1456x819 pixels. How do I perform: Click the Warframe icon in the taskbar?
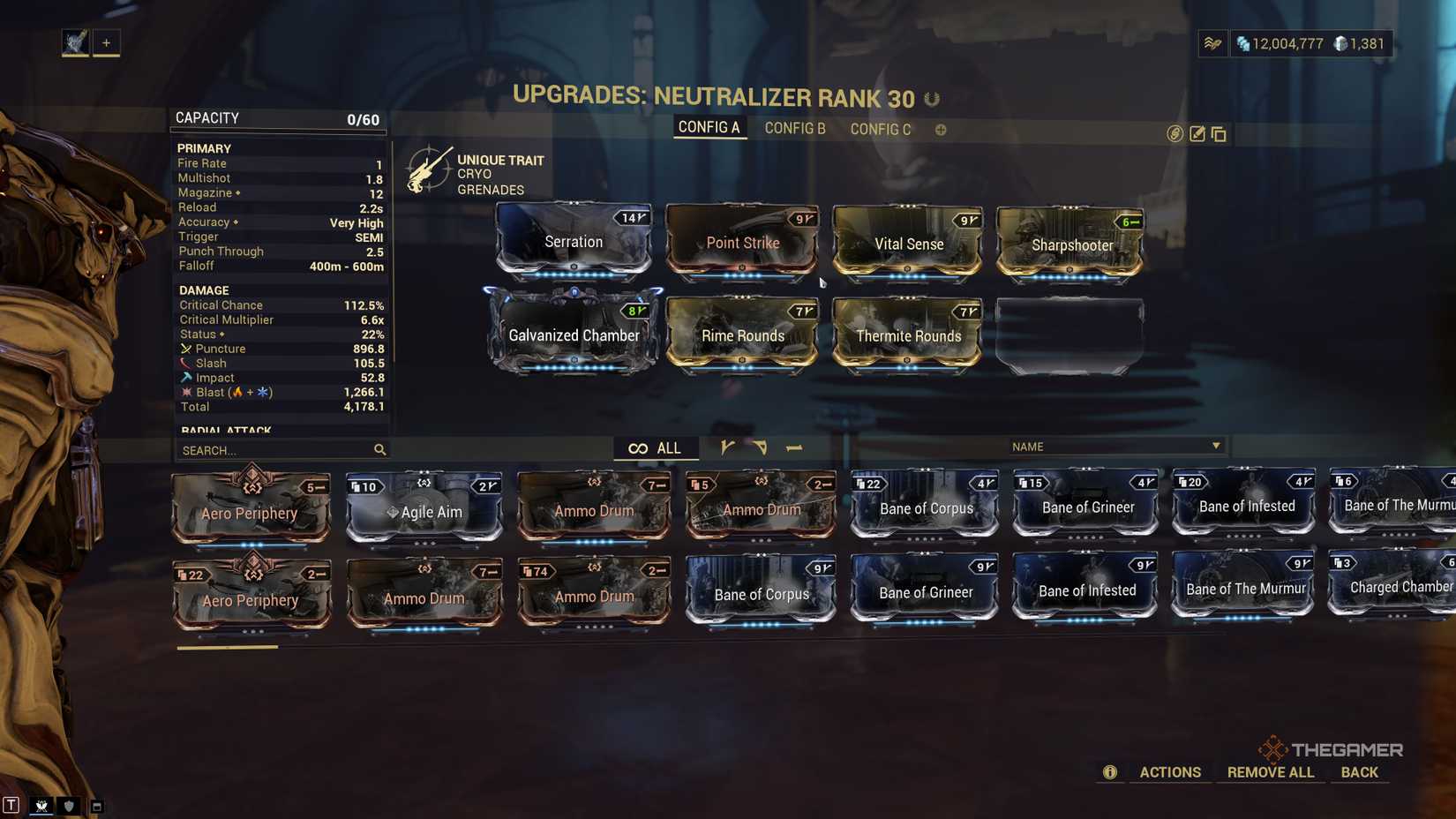pos(42,806)
